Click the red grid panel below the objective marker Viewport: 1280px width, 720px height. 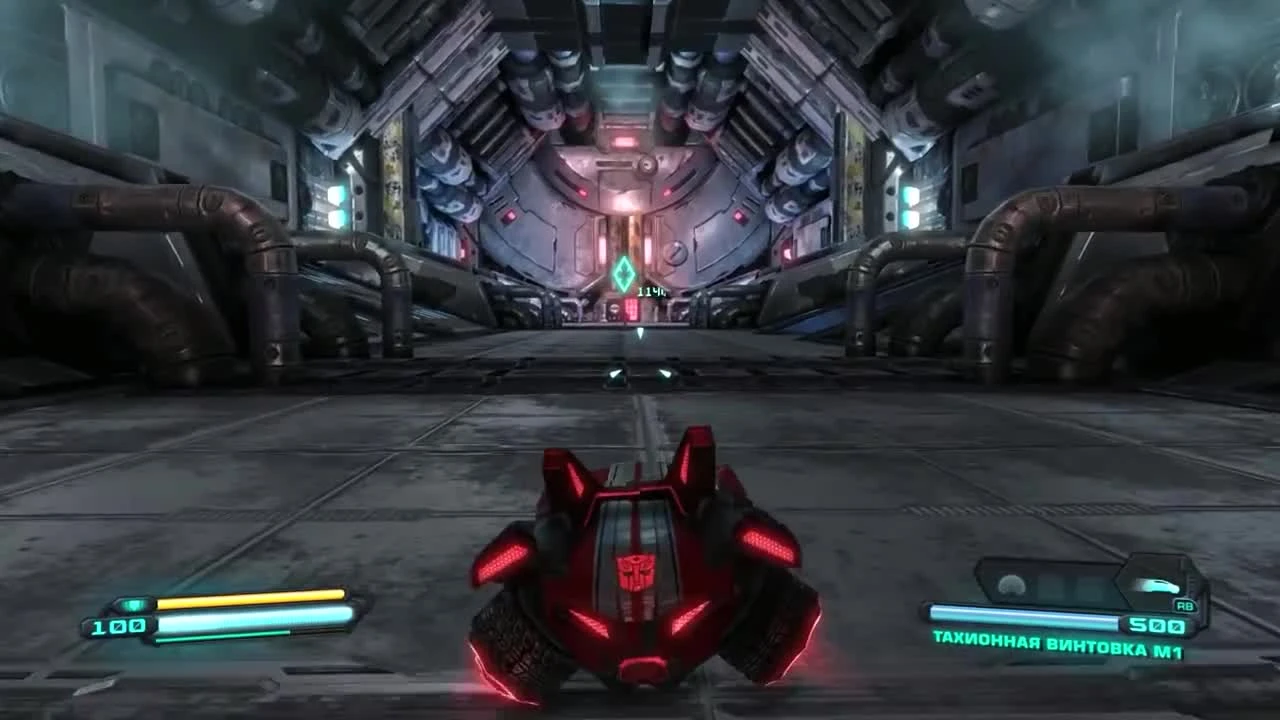click(634, 310)
